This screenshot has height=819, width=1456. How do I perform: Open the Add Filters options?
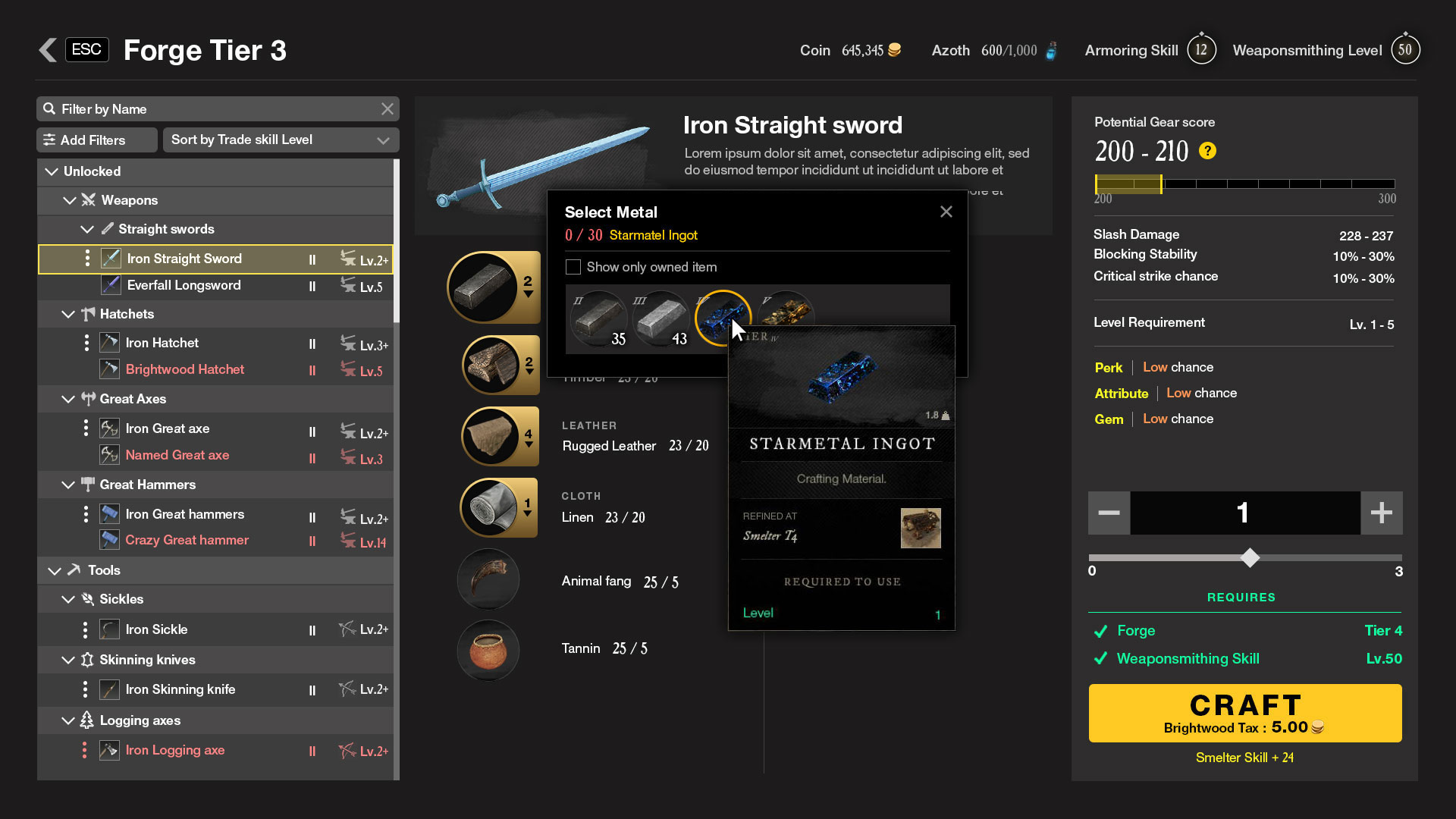coord(96,140)
